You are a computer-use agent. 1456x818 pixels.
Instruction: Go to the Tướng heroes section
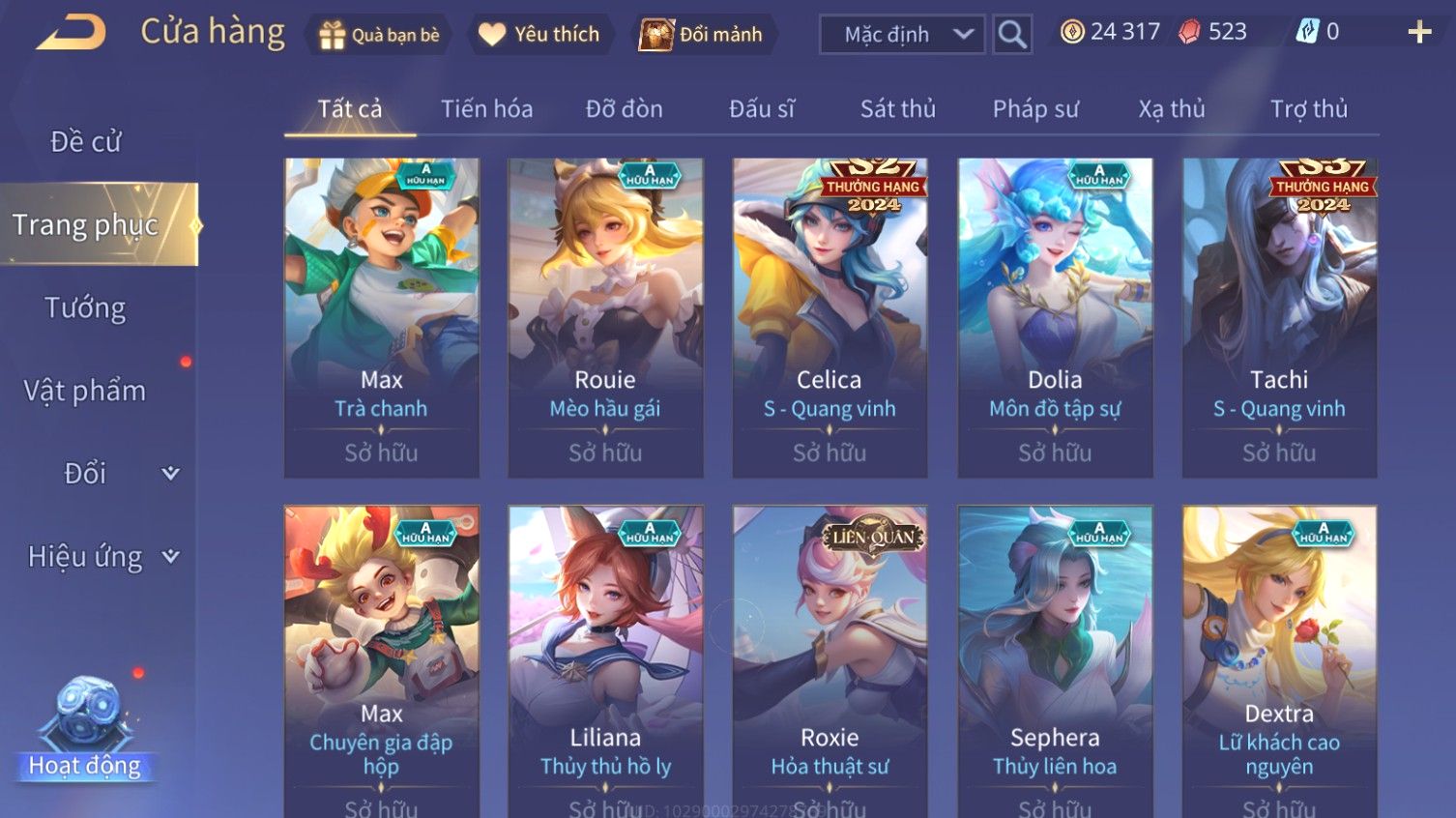click(x=85, y=308)
